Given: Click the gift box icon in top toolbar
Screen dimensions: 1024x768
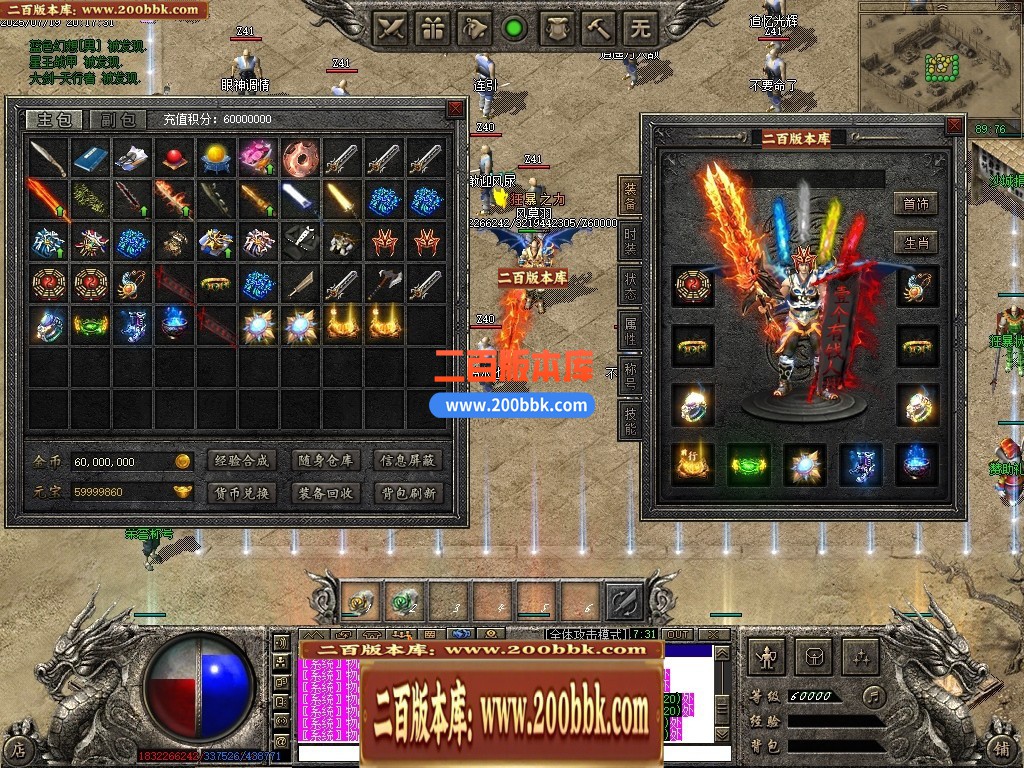Looking at the screenshot, I should tap(433, 28).
